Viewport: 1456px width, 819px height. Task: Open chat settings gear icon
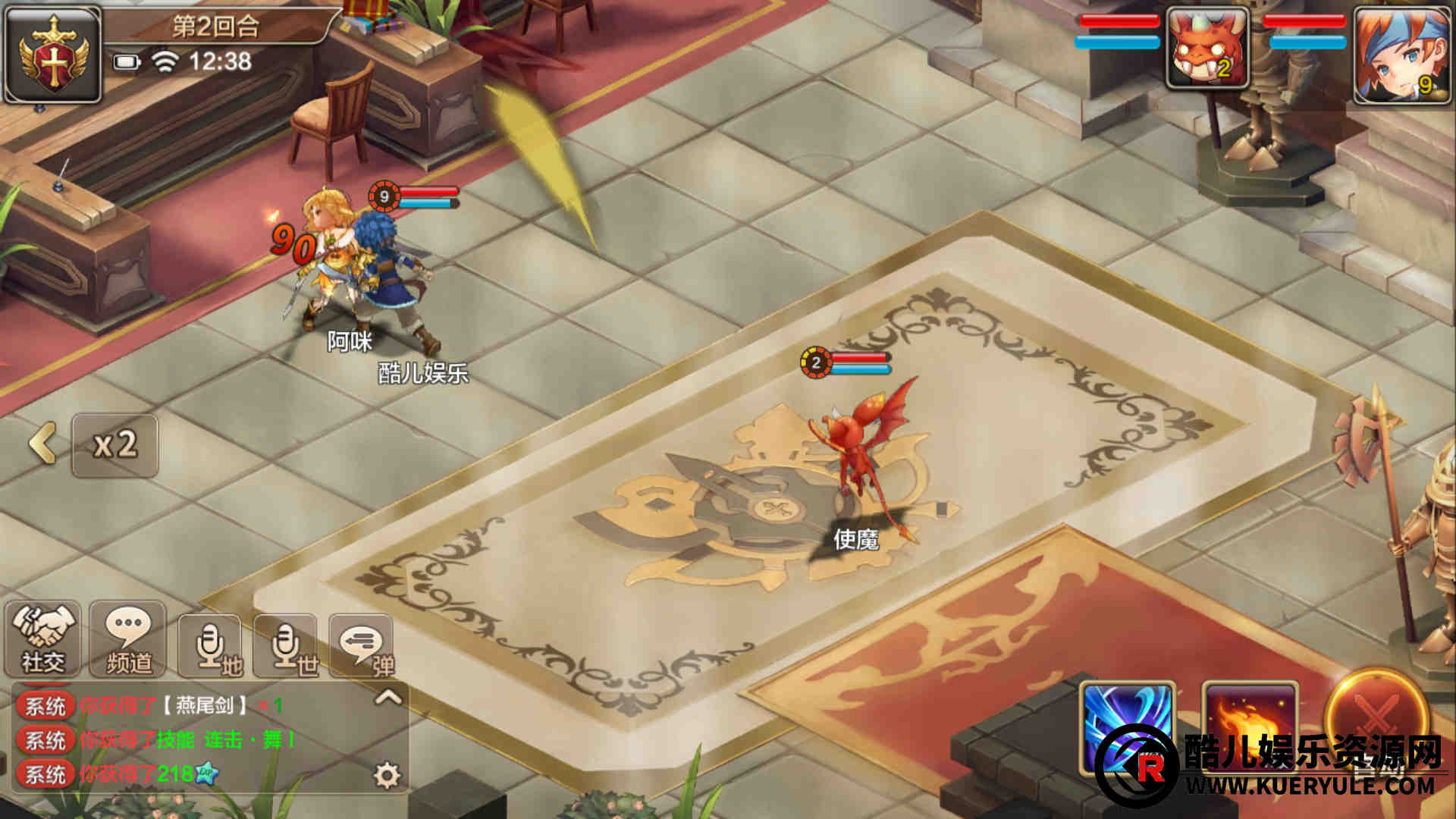(x=387, y=775)
